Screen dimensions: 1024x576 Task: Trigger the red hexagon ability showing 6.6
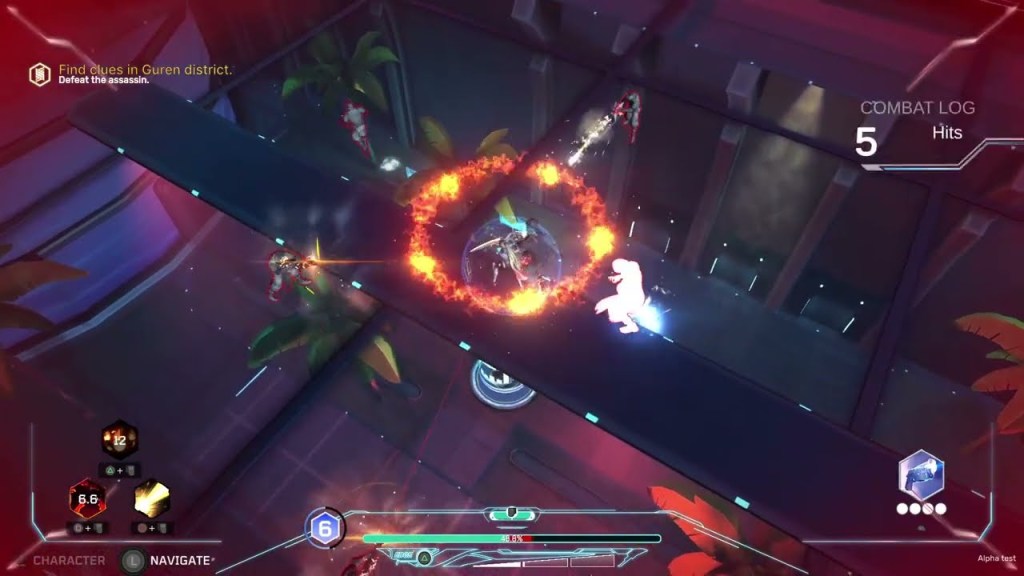[87, 497]
